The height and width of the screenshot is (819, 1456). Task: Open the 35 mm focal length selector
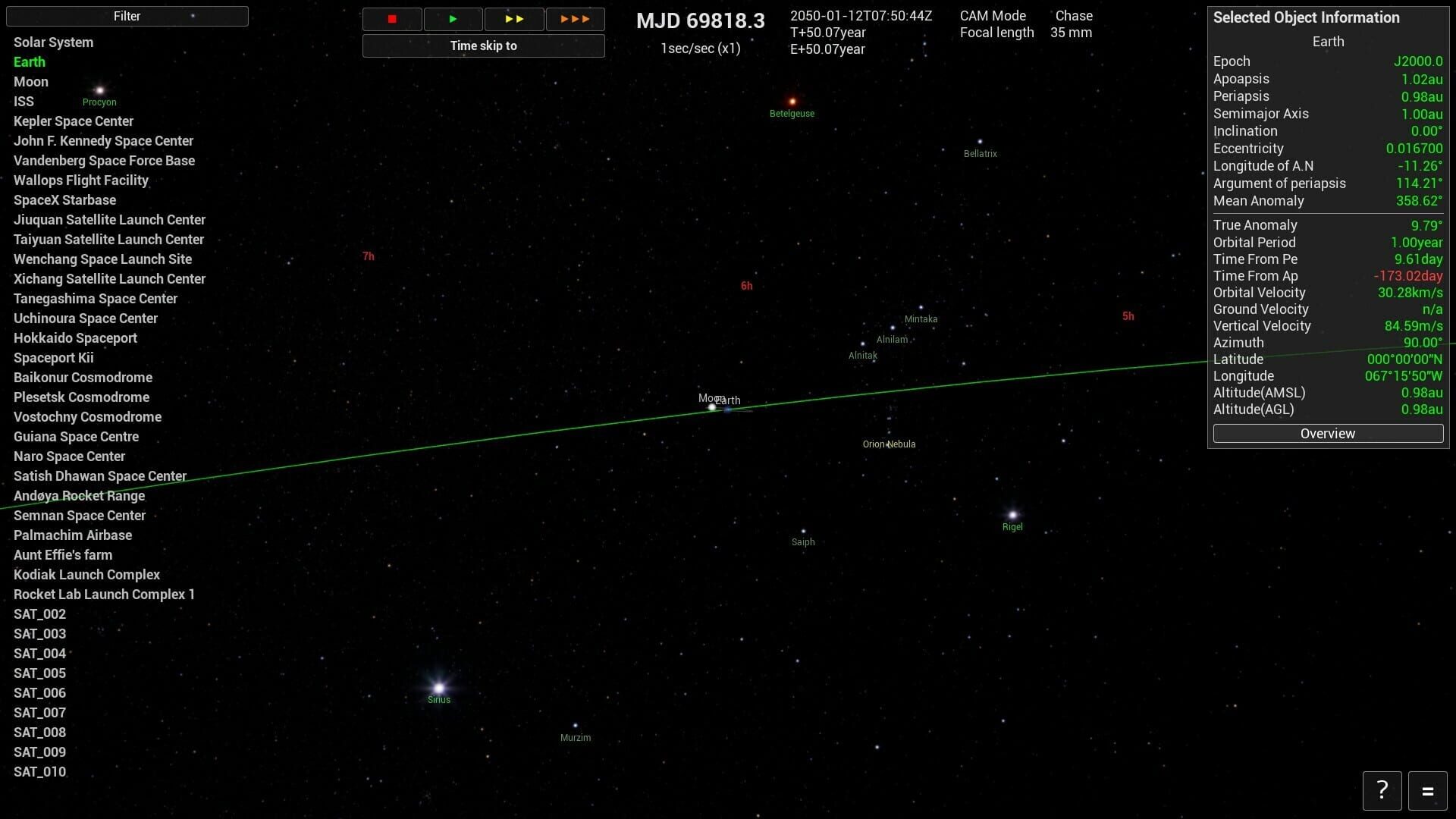click(1072, 33)
